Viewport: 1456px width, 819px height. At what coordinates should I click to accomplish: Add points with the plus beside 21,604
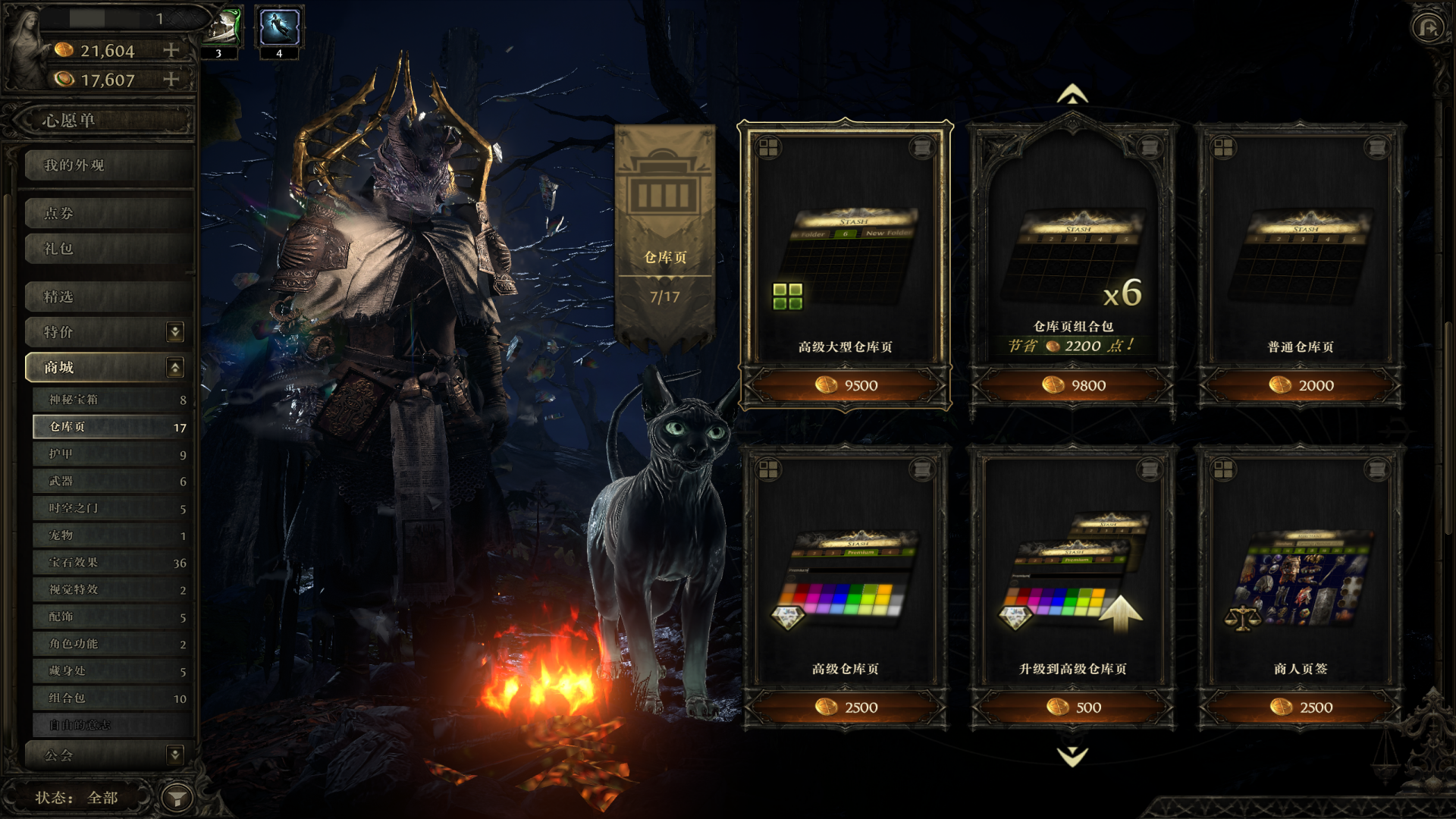(x=171, y=50)
